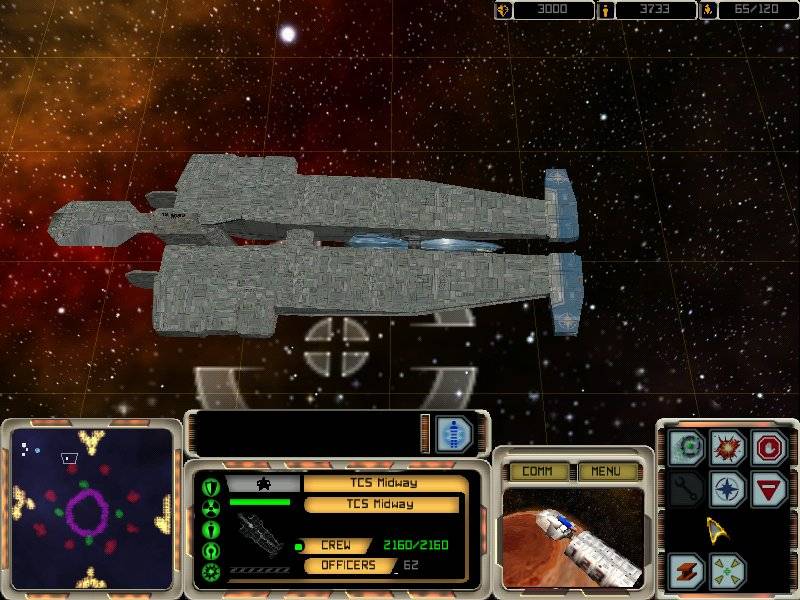Click the green radiation subsystem icon
This screenshot has height=600, width=800.
click(x=212, y=508)
